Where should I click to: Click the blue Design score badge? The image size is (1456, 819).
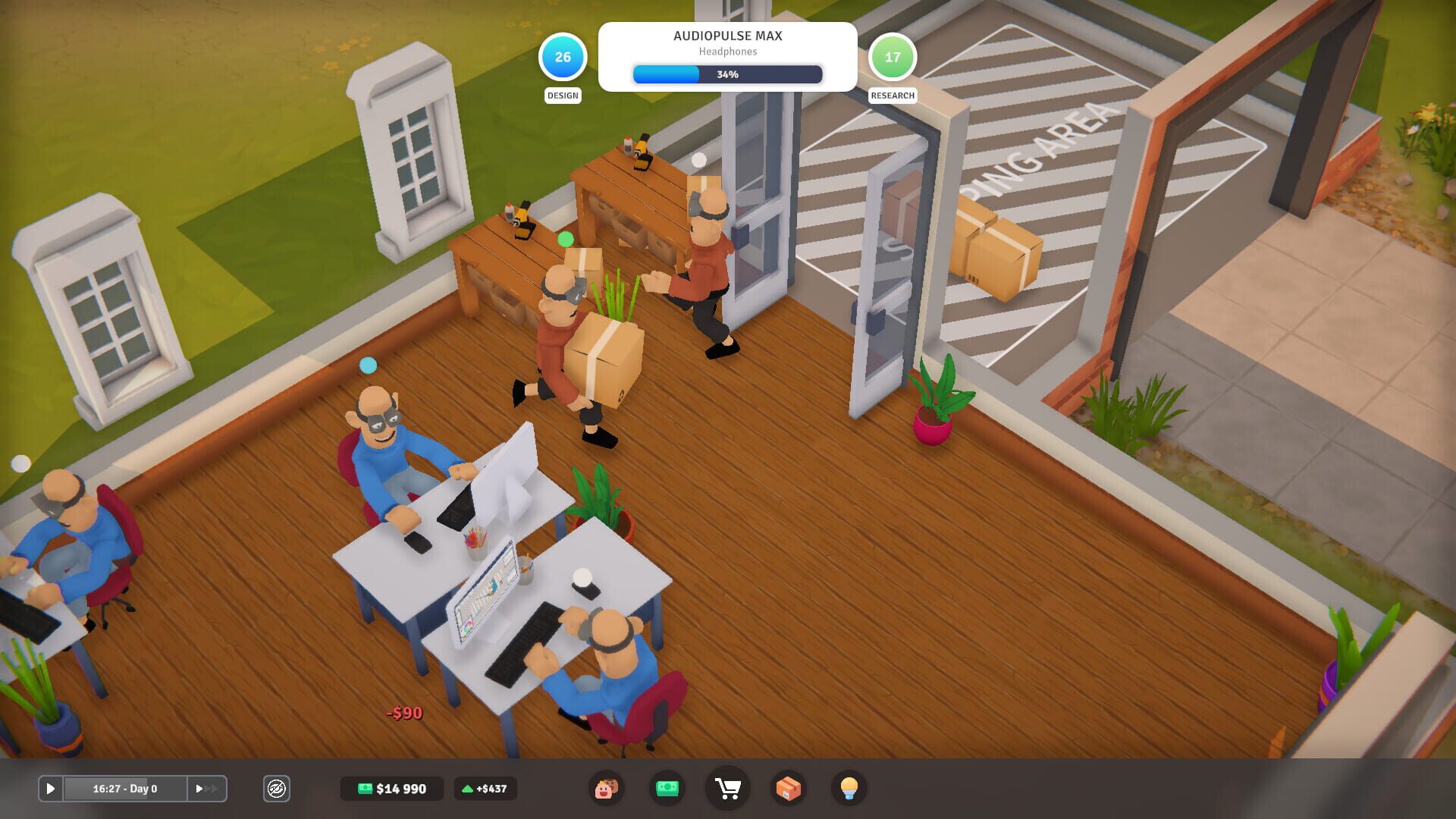coord(562,56)
